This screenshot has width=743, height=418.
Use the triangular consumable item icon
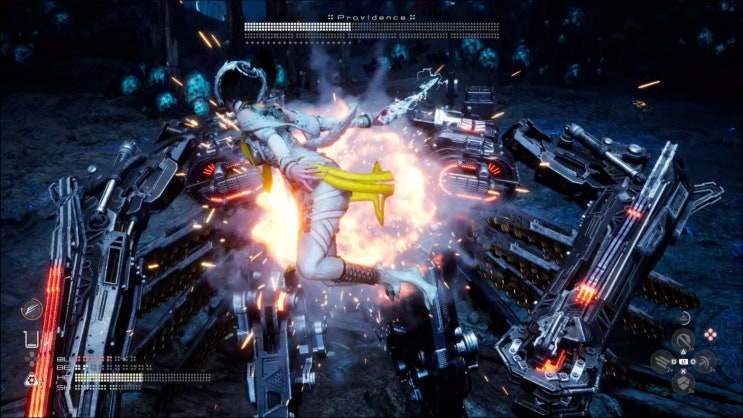31,379
